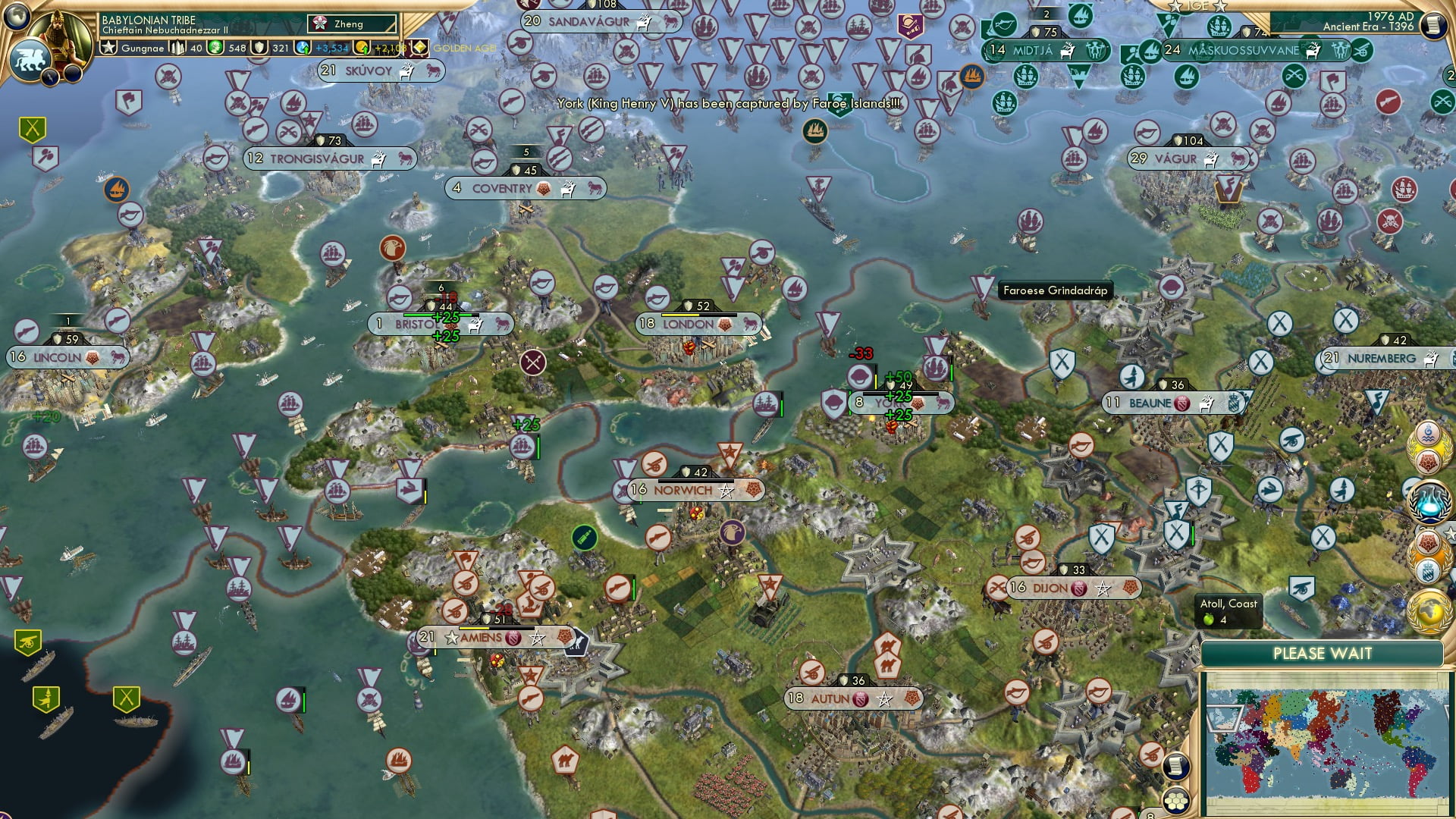Click the happiness resource icon showing 548
Screen dimensions: 1456x819
(215, 48)
